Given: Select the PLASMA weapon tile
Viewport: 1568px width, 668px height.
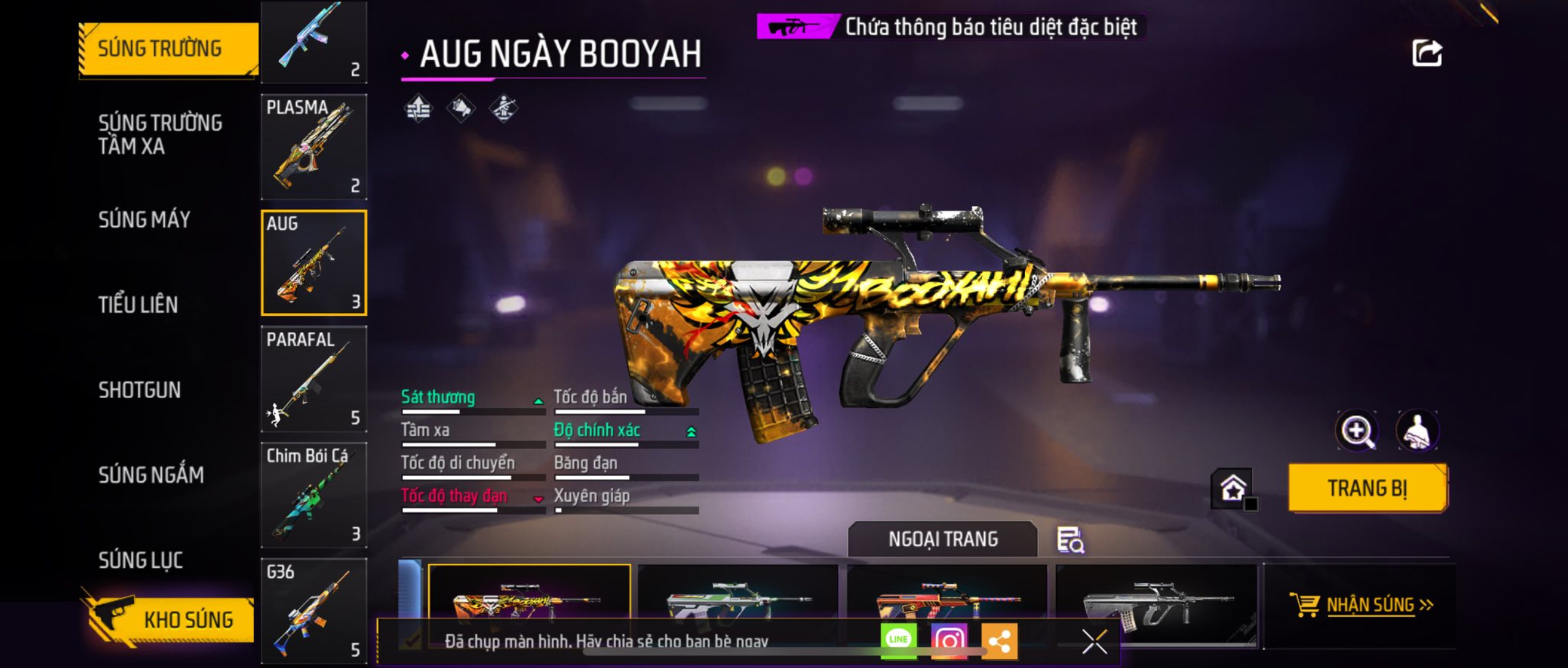Looking at the screenshot, I should 314,147.
